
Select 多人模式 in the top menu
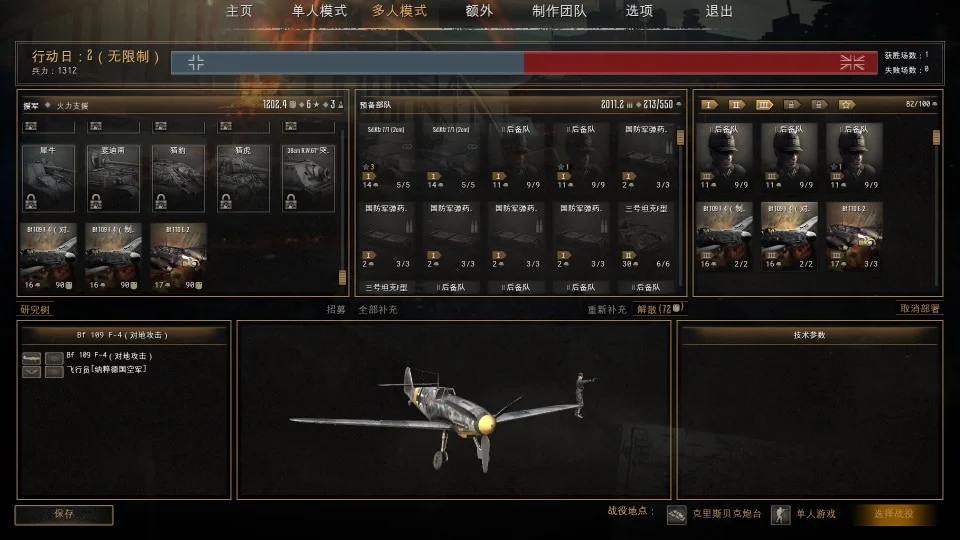point(399,11)
